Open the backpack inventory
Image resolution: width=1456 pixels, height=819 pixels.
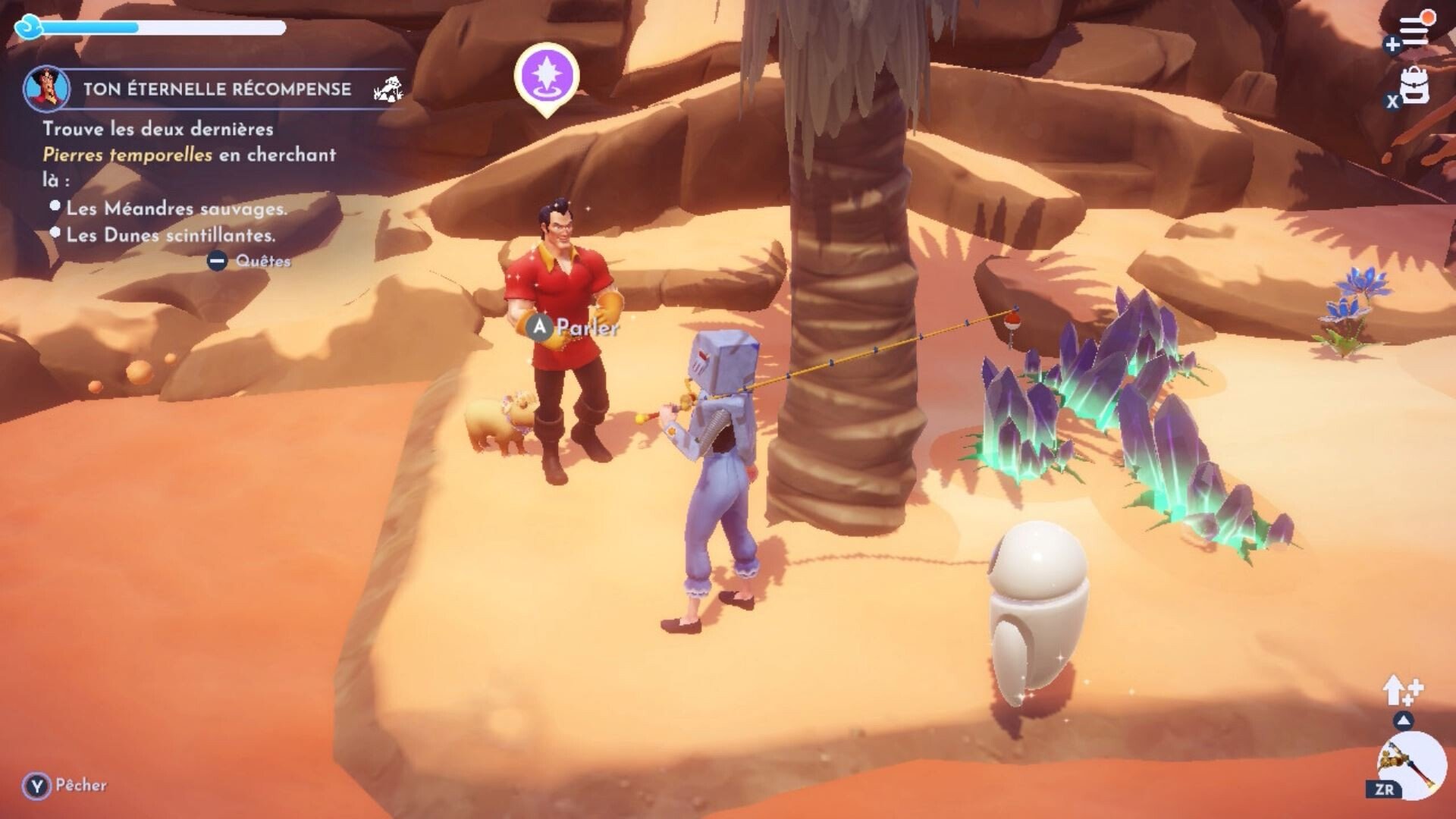coord(1414,86)
